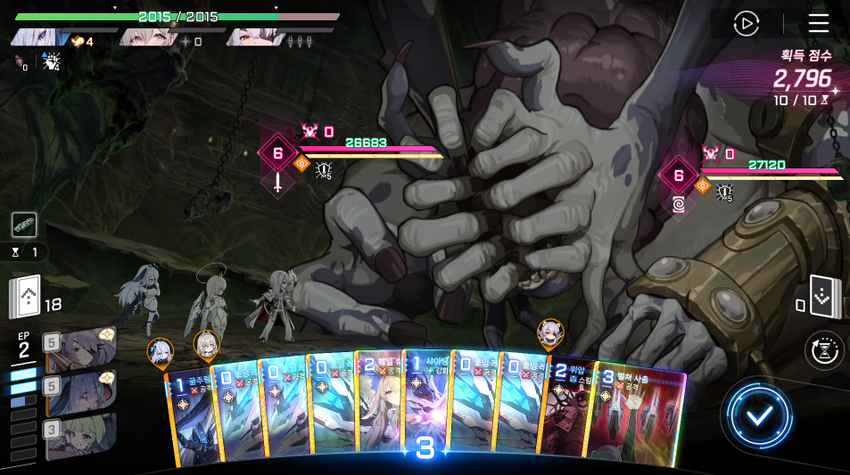Screen dimensions: 850x475
Task: Open the item slot above the hourglass counter
Action: tap(24, 225)
